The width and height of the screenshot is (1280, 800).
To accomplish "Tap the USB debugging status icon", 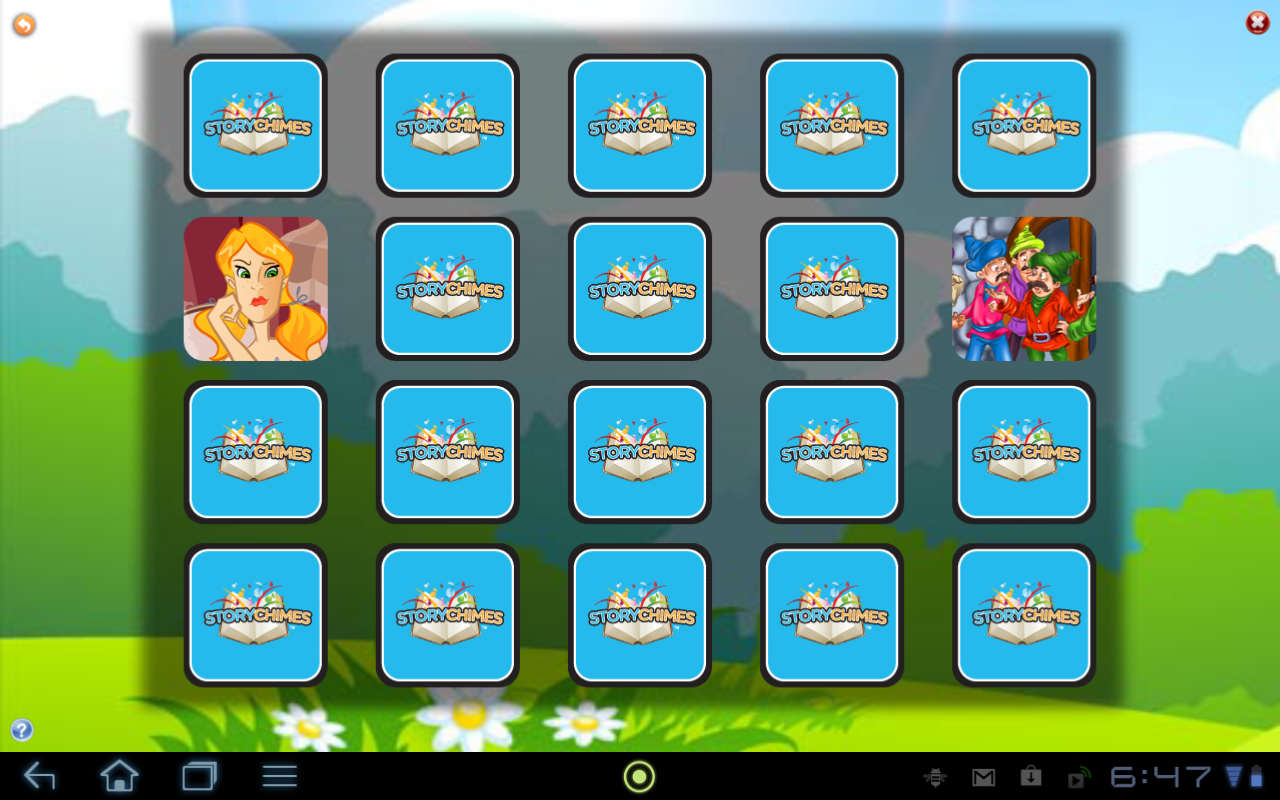I will [x=935, y=776].
